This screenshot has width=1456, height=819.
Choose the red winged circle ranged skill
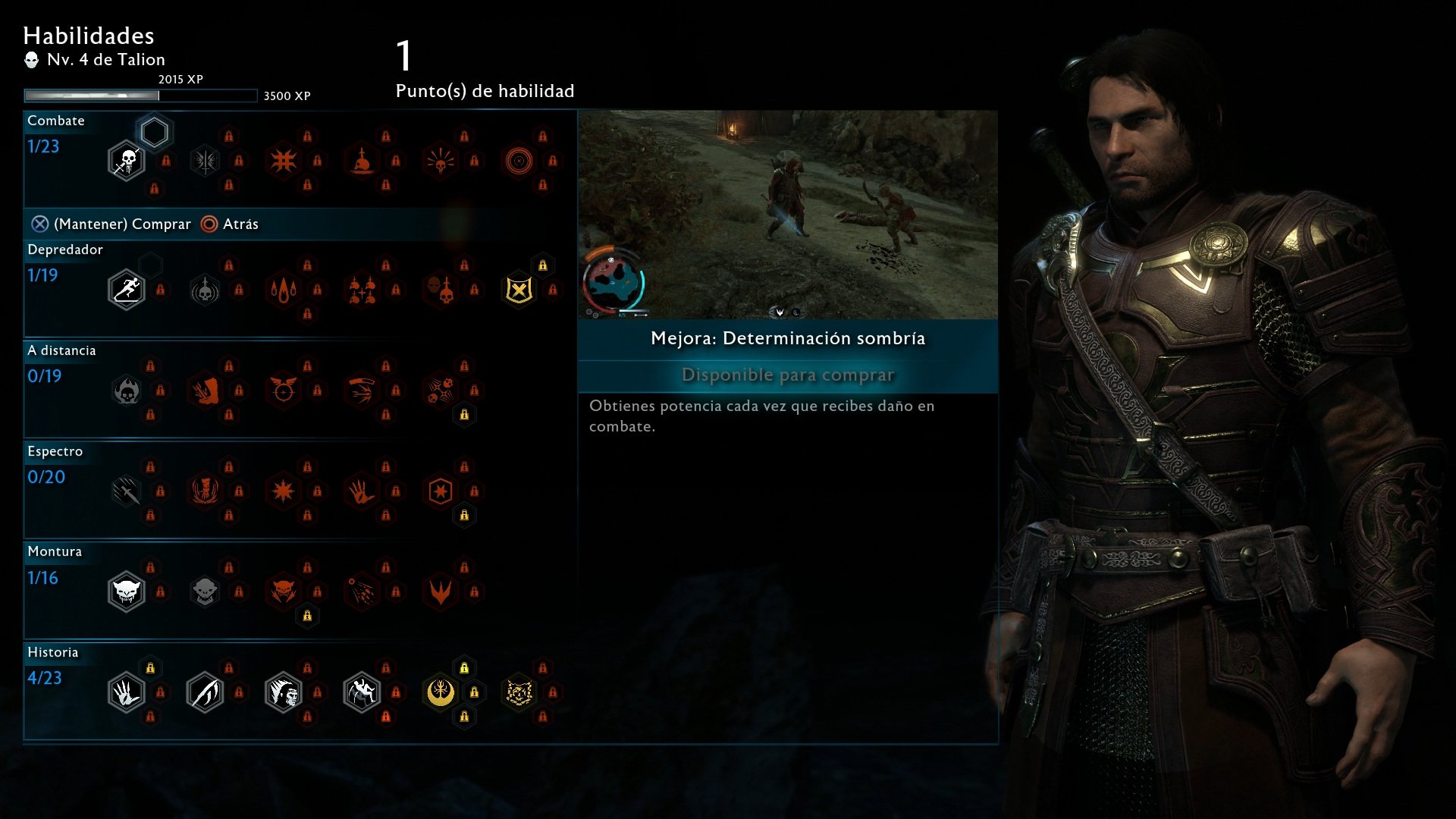[x=283, y=391]
